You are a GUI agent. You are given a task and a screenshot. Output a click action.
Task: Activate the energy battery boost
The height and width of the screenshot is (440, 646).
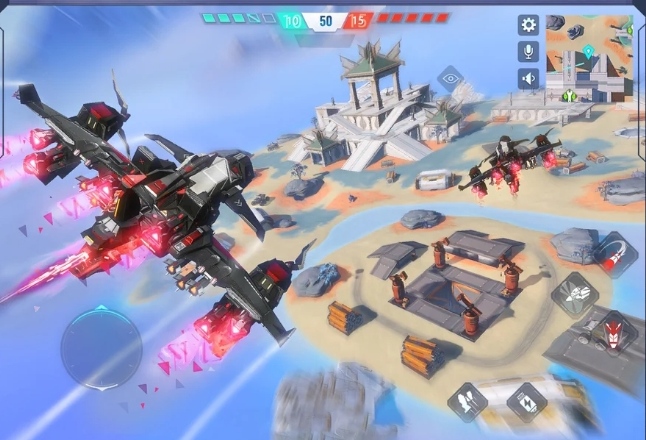click(525, 403)
